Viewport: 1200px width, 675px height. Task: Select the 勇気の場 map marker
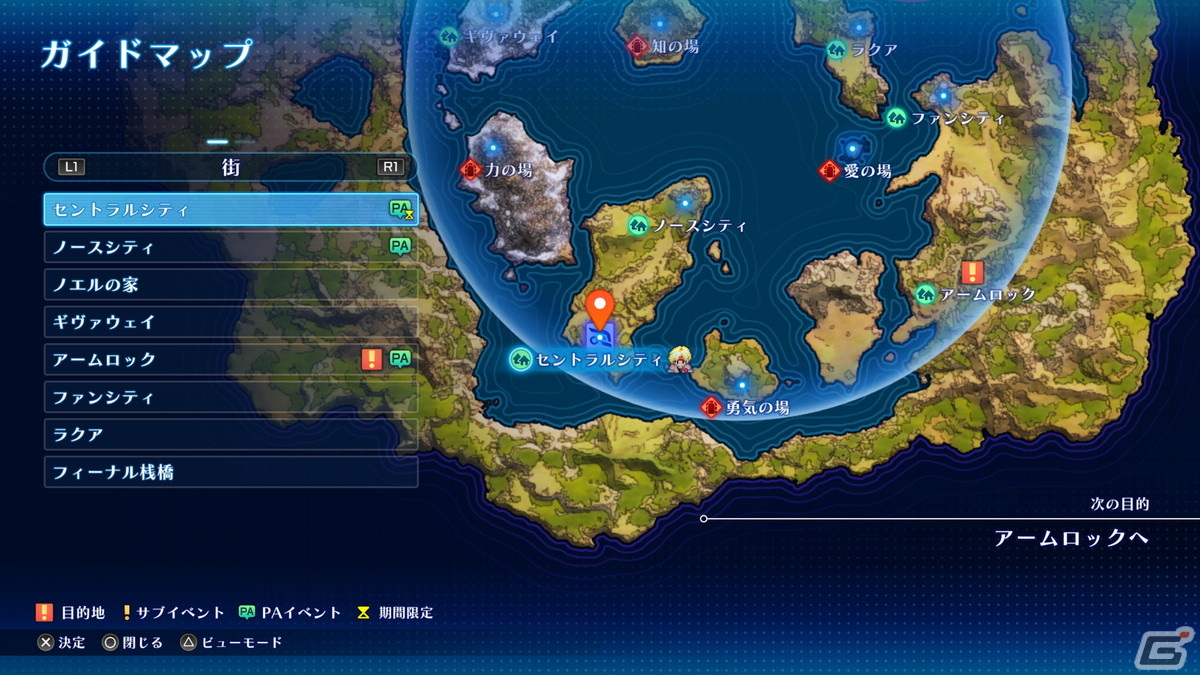[711, 407]
